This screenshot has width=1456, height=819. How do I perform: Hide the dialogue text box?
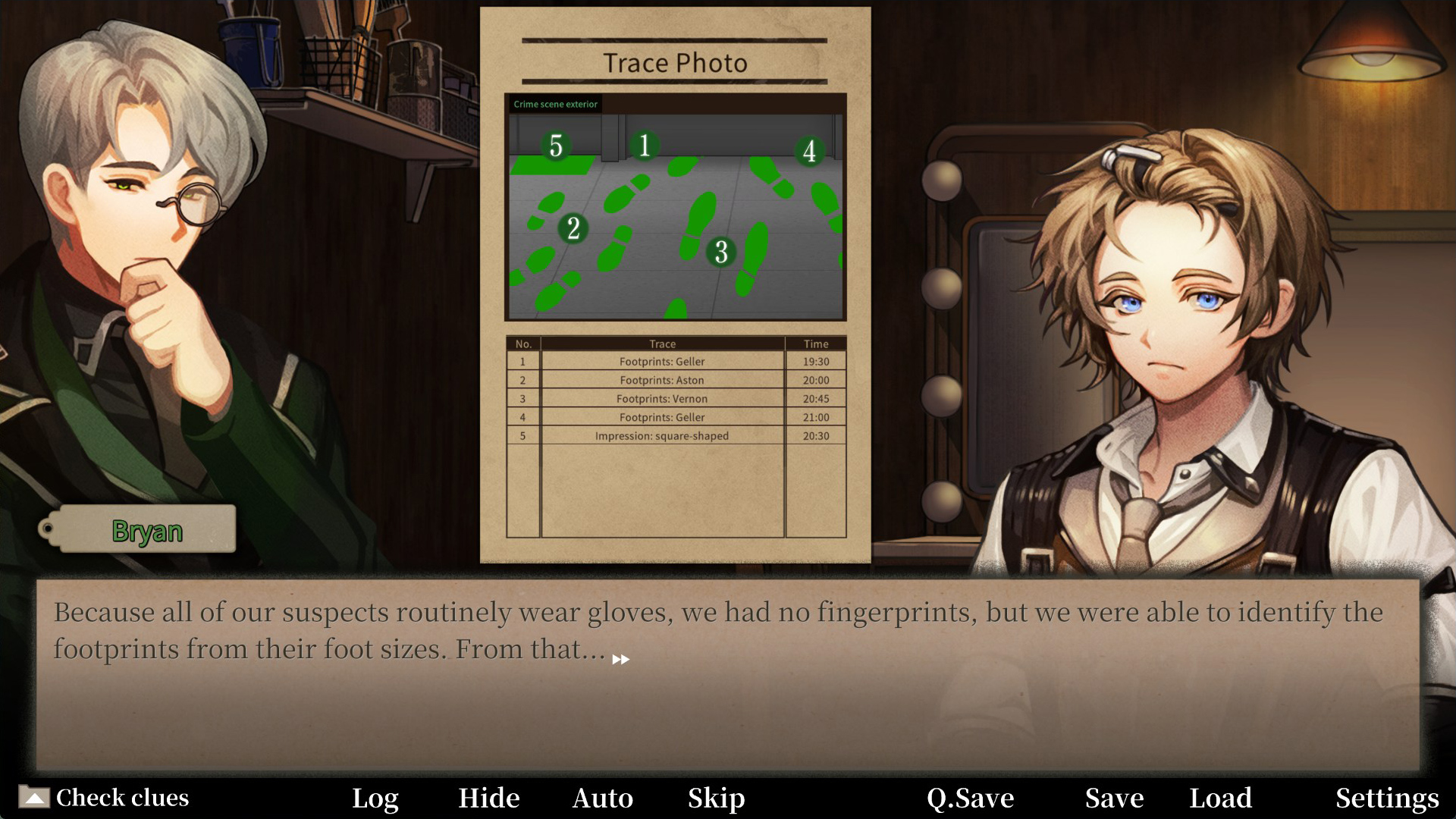point(489,798)
